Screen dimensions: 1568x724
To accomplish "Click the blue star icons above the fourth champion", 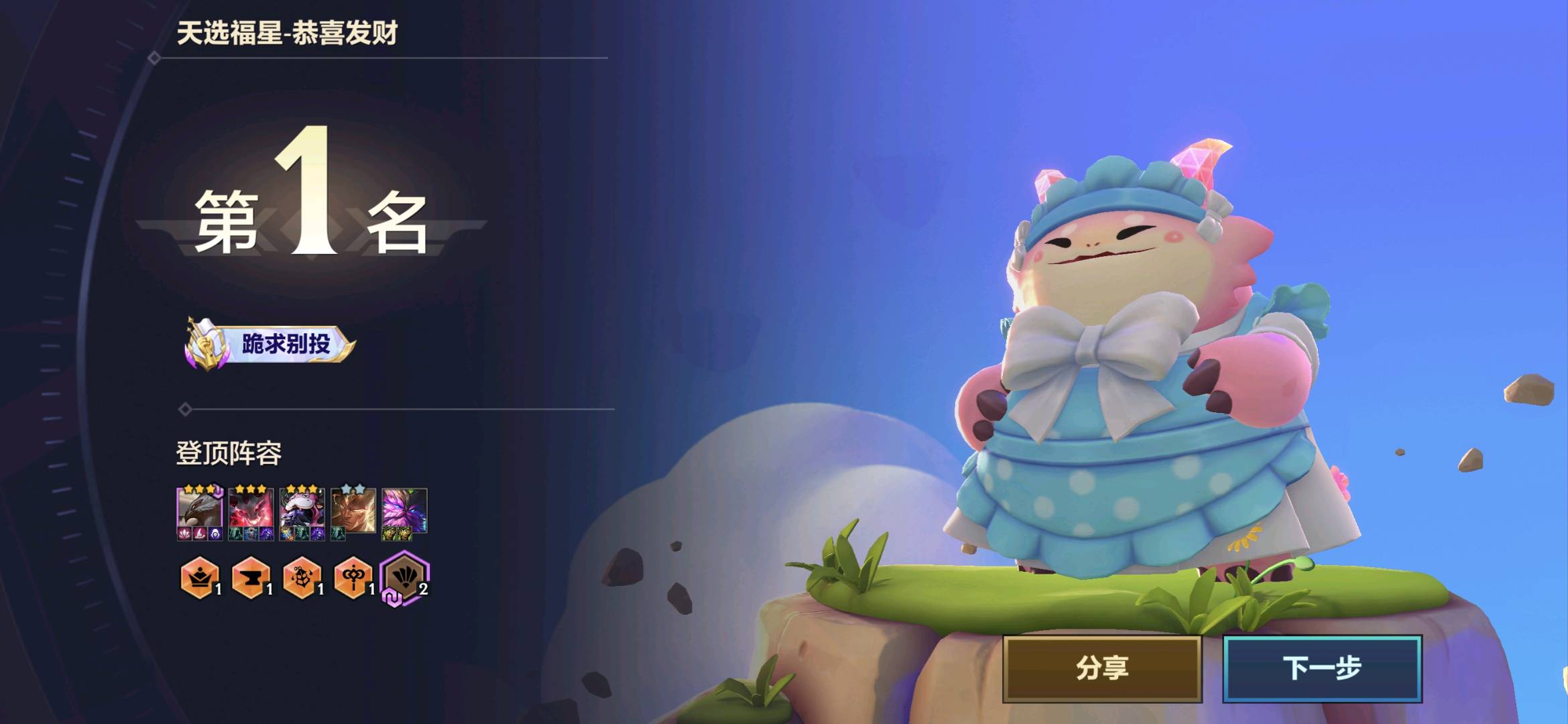I will 351,488.
